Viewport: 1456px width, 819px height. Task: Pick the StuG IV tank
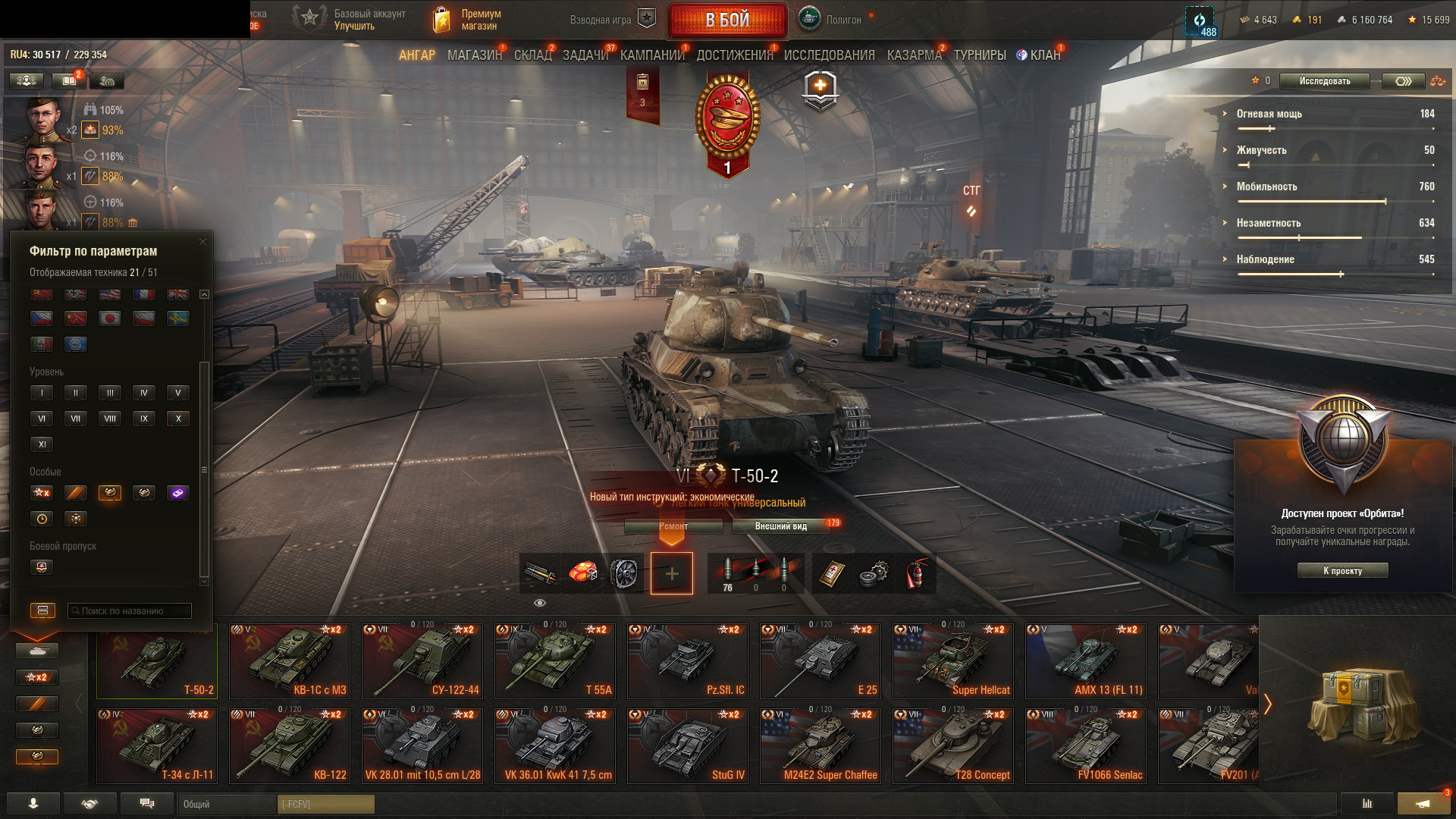click(x=687, y=746)
